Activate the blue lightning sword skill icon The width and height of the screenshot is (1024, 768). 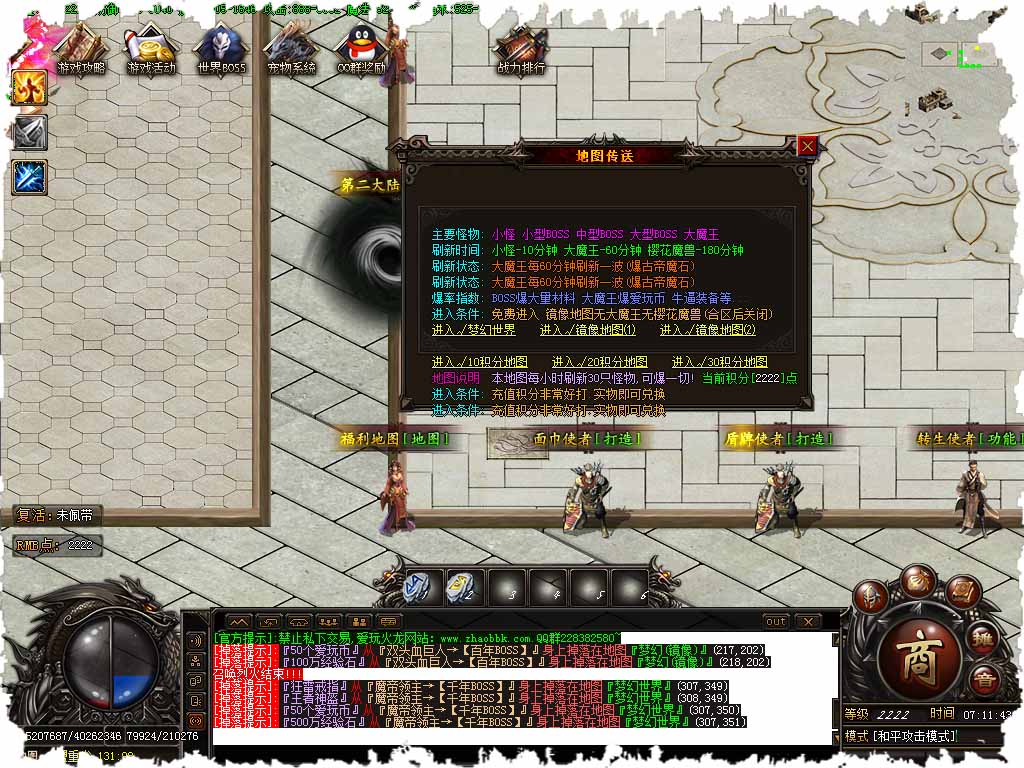tap(29, 177)
